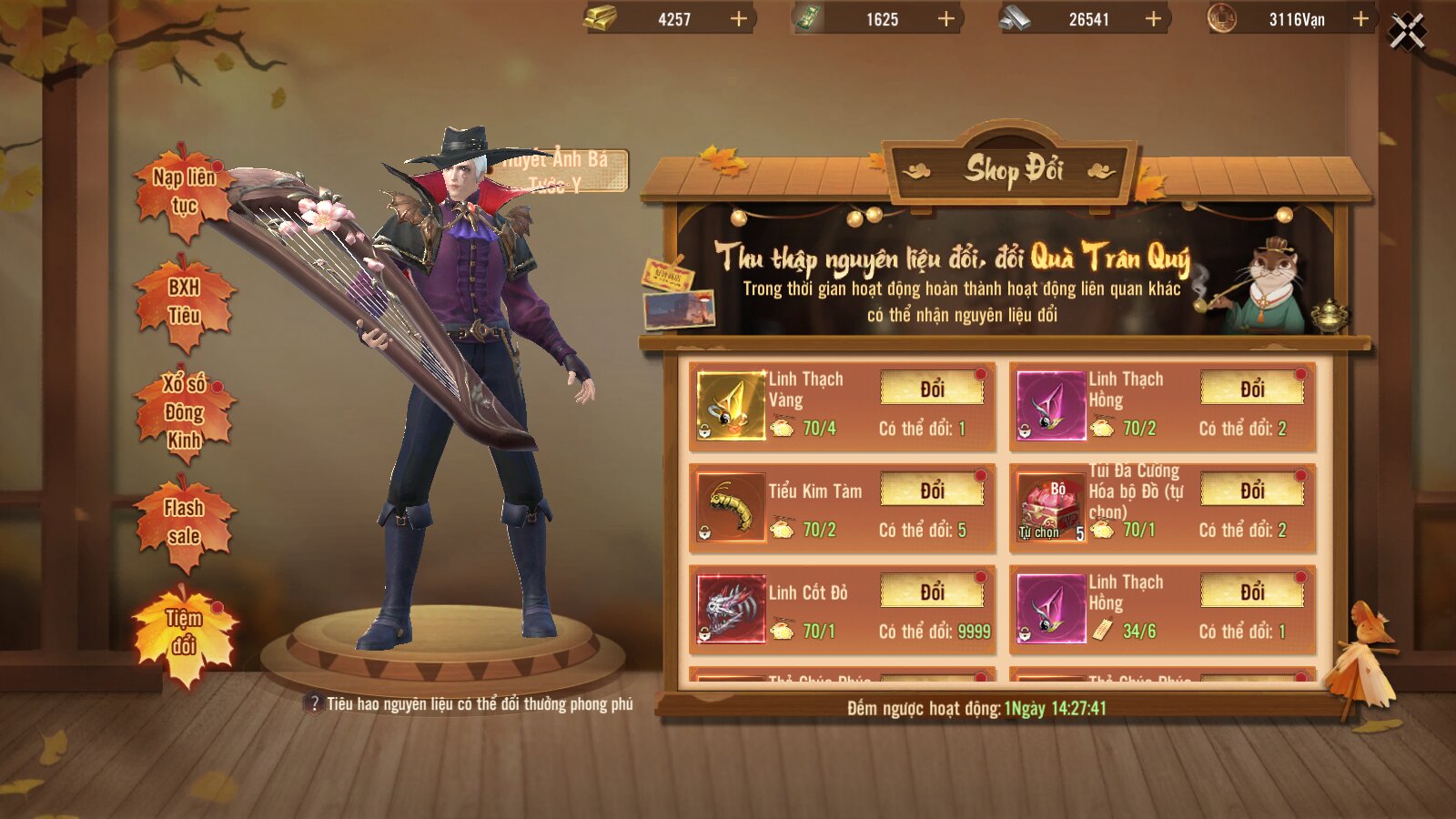1456x819 pixels.
Task: Click Đổi for Túi Đá Cường Hóa
Action: pos(1252,491)
